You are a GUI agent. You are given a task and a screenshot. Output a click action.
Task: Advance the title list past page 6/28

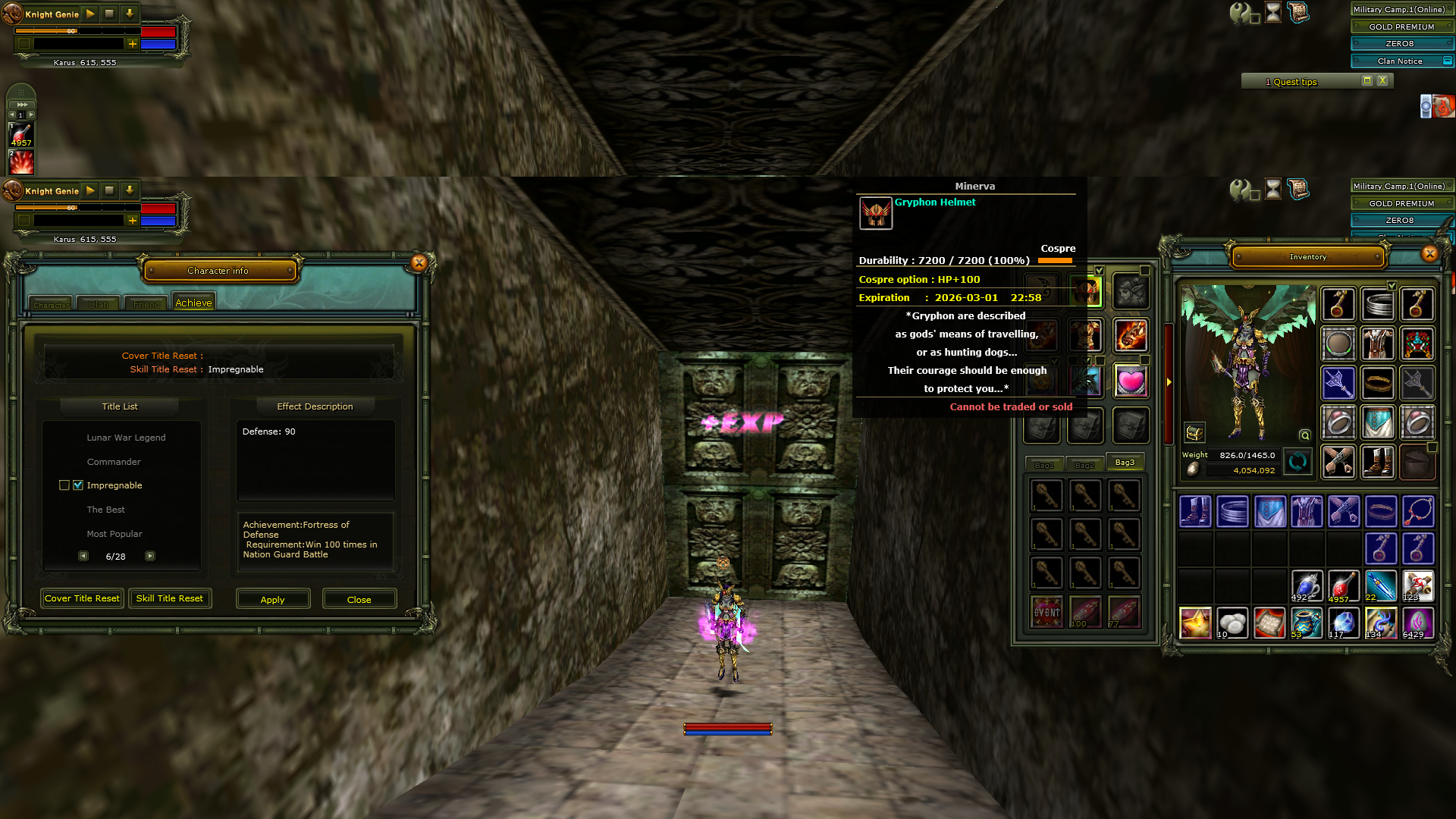[150, 556]
